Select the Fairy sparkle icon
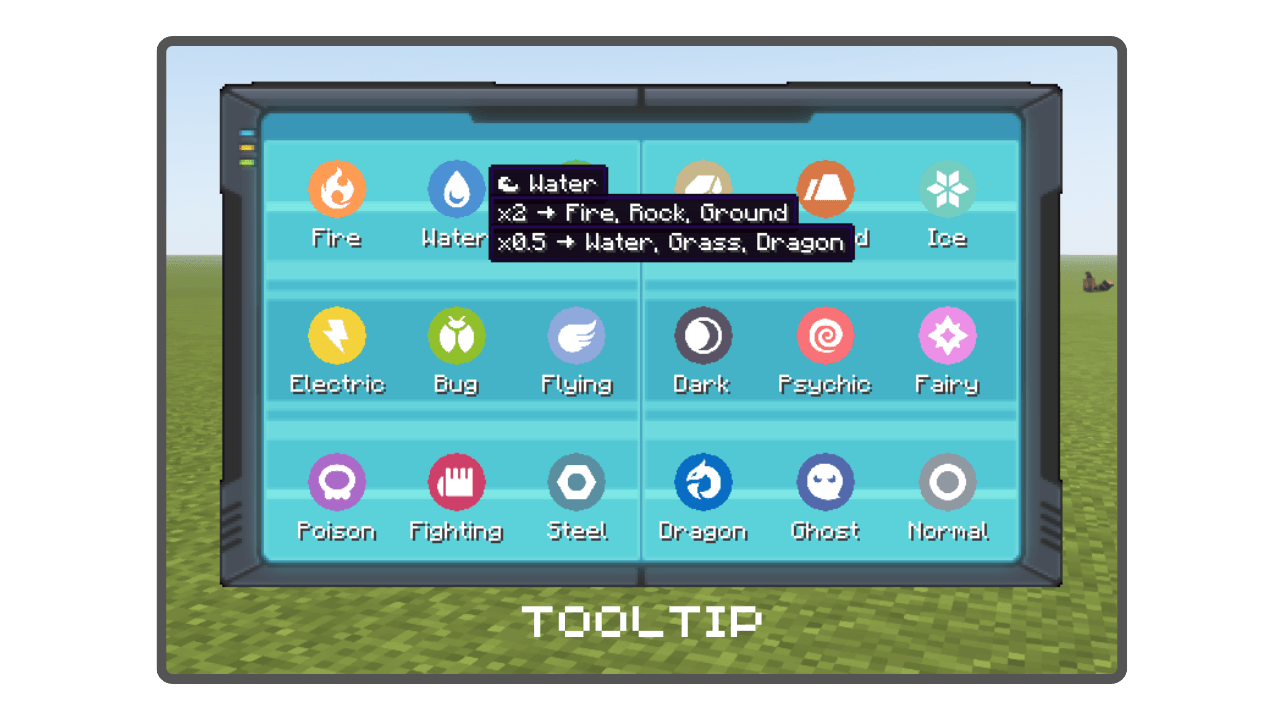Image resolution: width=1280 pixels, height=720 pixels. (947, 336)
